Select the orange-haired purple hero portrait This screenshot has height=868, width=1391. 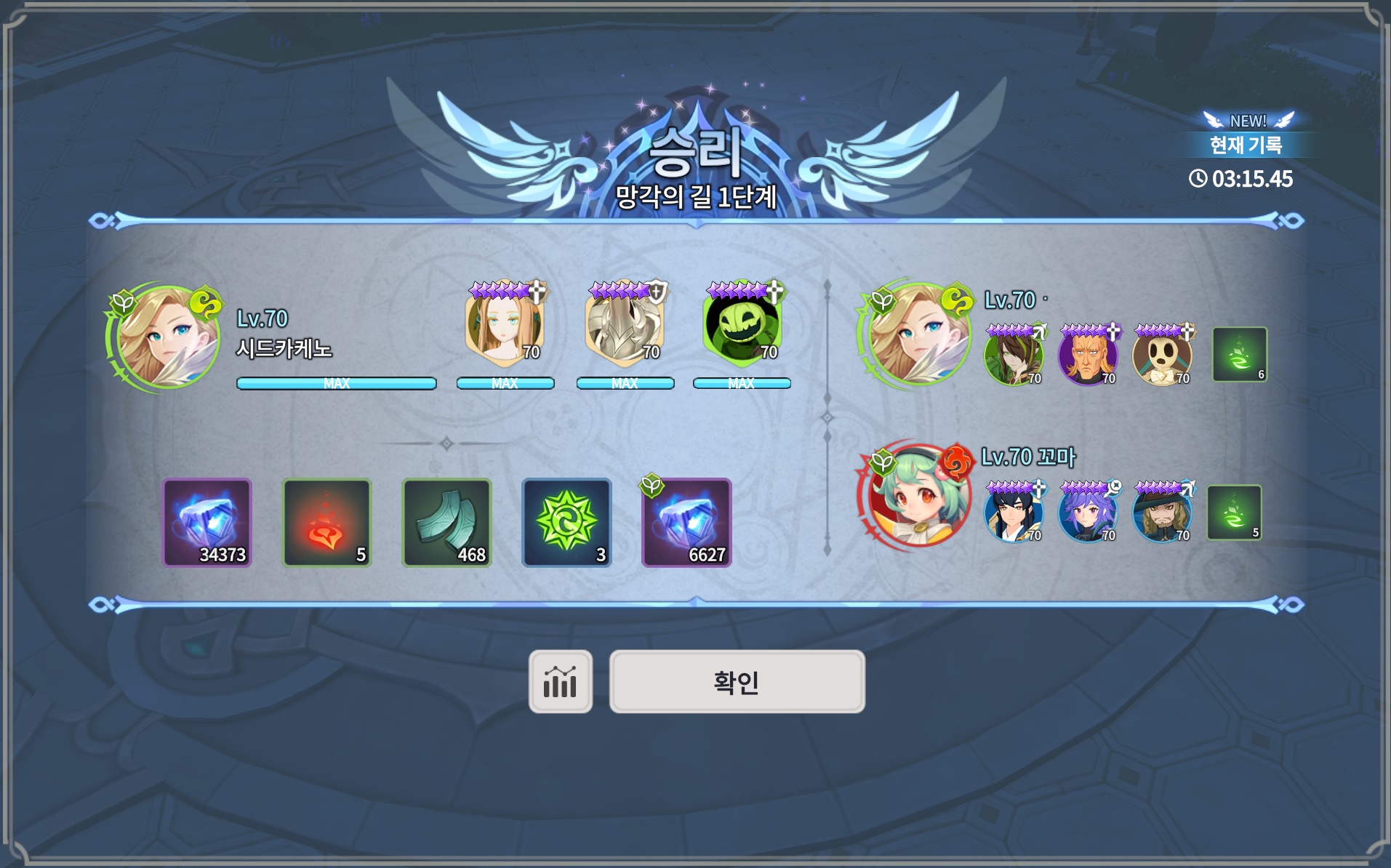[x=1088, y=356]
